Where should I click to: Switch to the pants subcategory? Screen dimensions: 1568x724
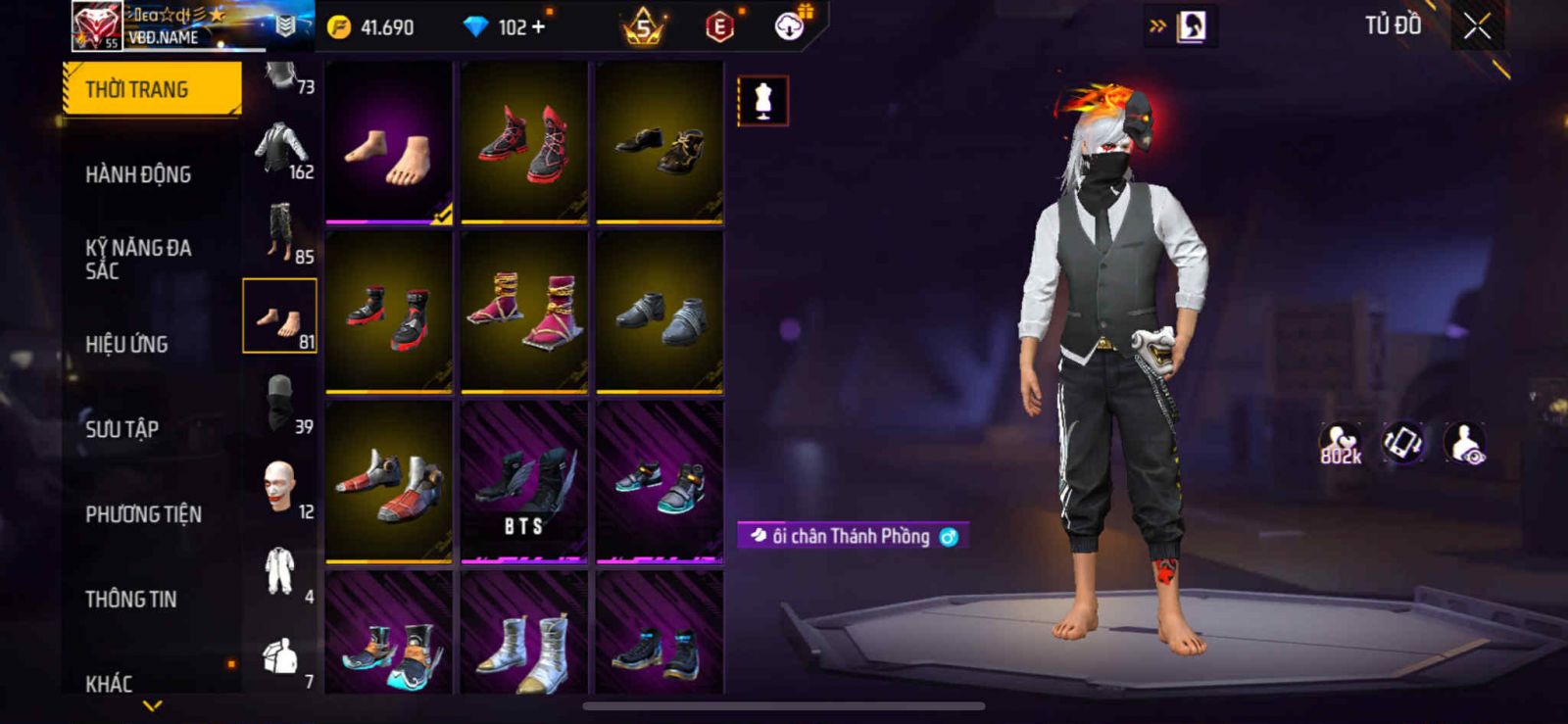281,232
